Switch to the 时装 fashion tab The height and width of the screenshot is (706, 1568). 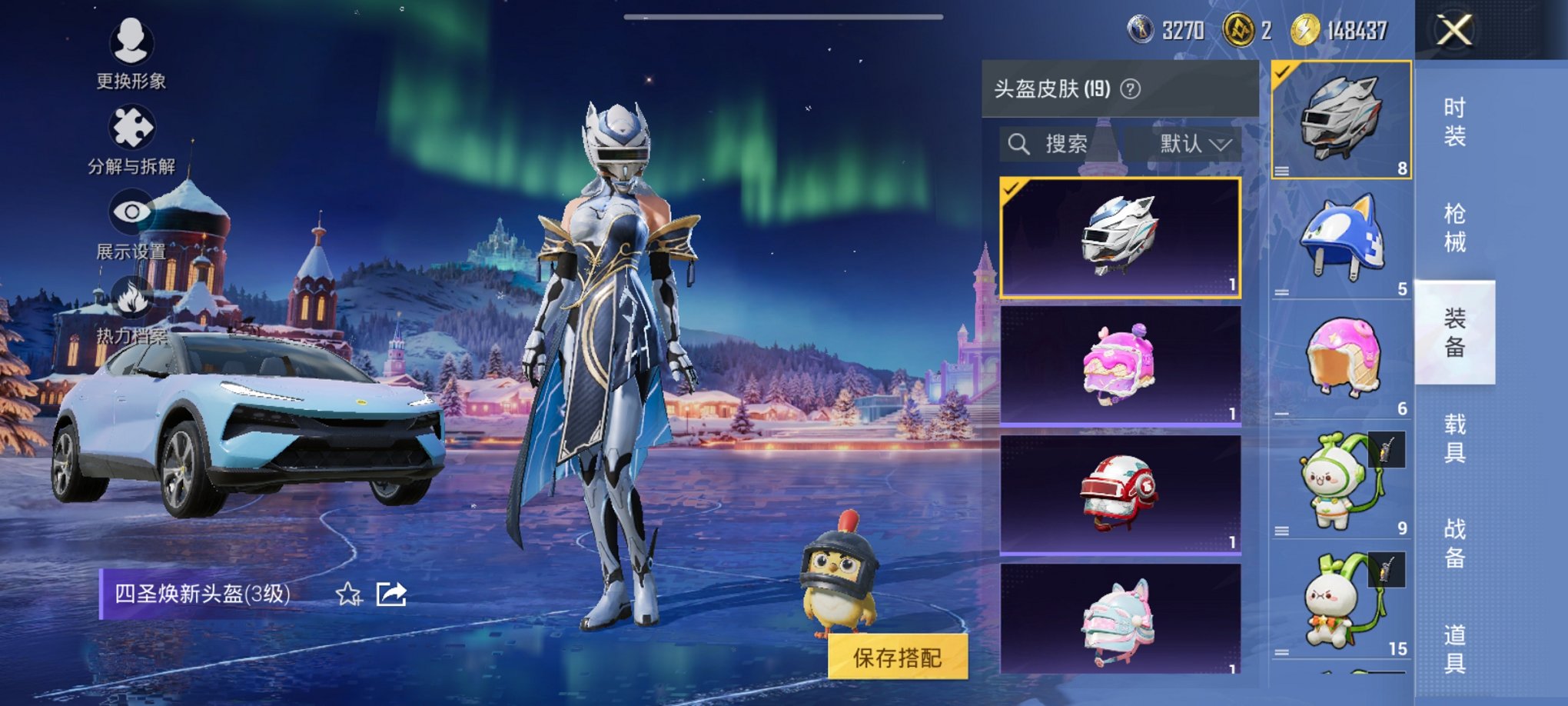pyautogui.click(x=1455, y=123)
